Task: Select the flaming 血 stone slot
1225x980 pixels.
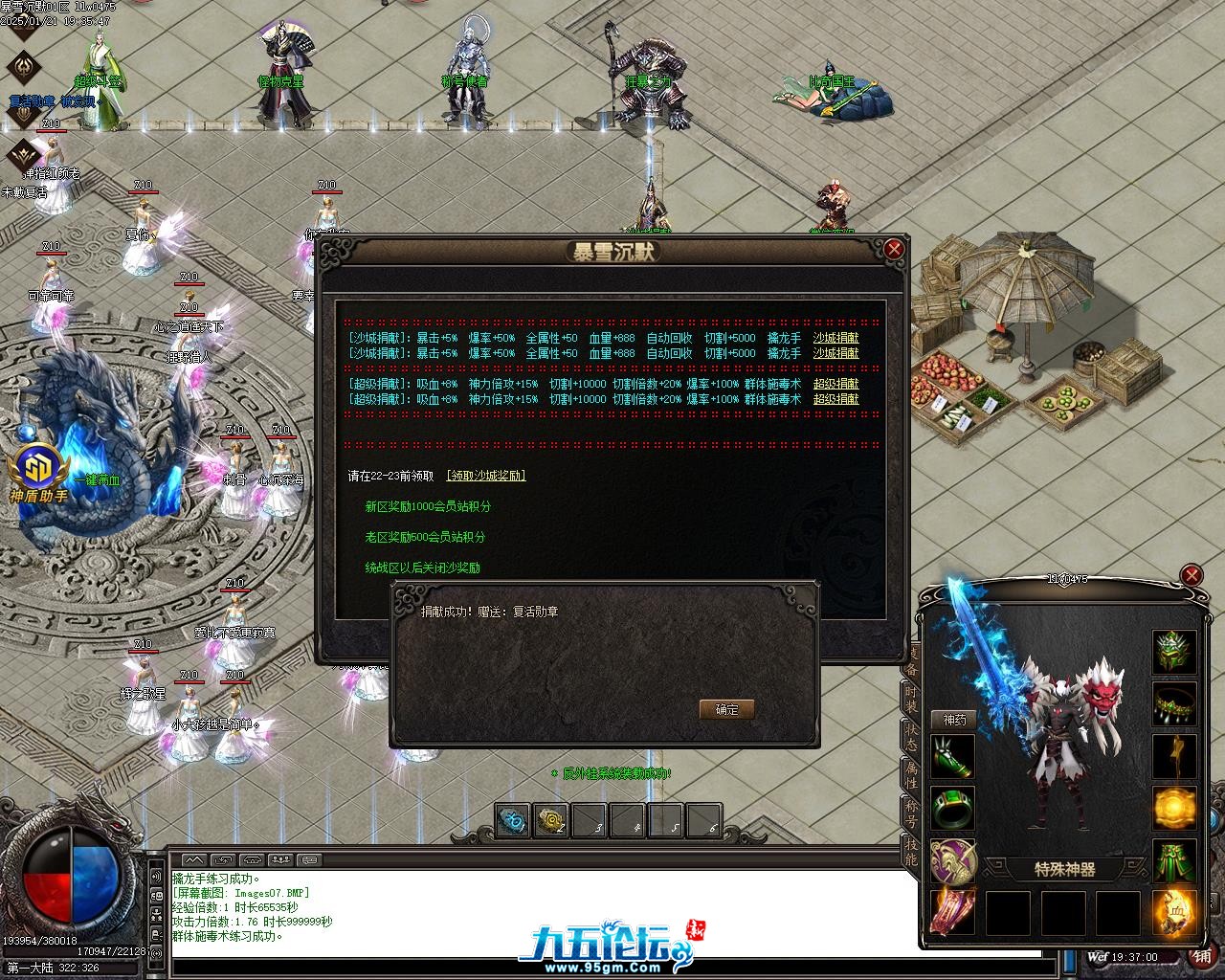Action: click(x=1174, y=912)
